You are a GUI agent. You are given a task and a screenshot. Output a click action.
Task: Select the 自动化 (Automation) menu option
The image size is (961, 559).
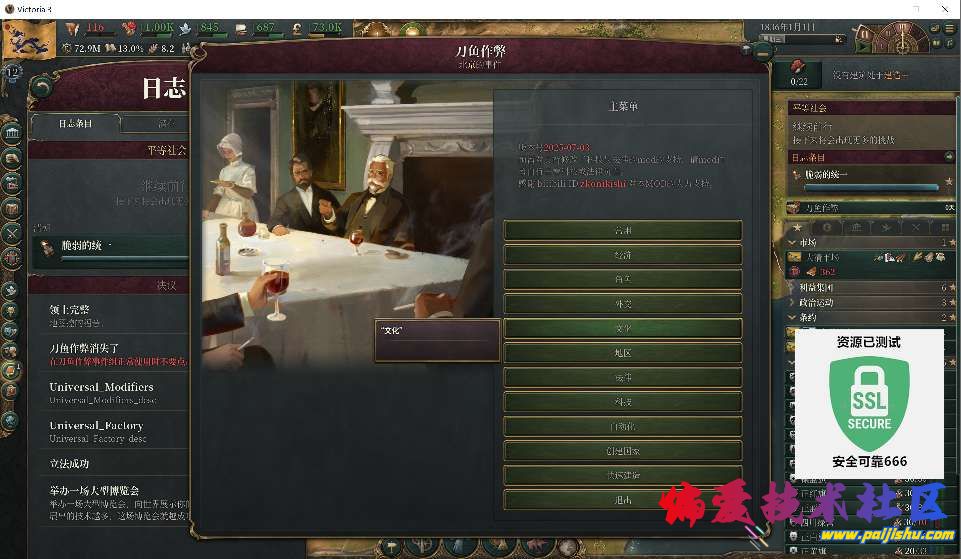coord(622,426)
